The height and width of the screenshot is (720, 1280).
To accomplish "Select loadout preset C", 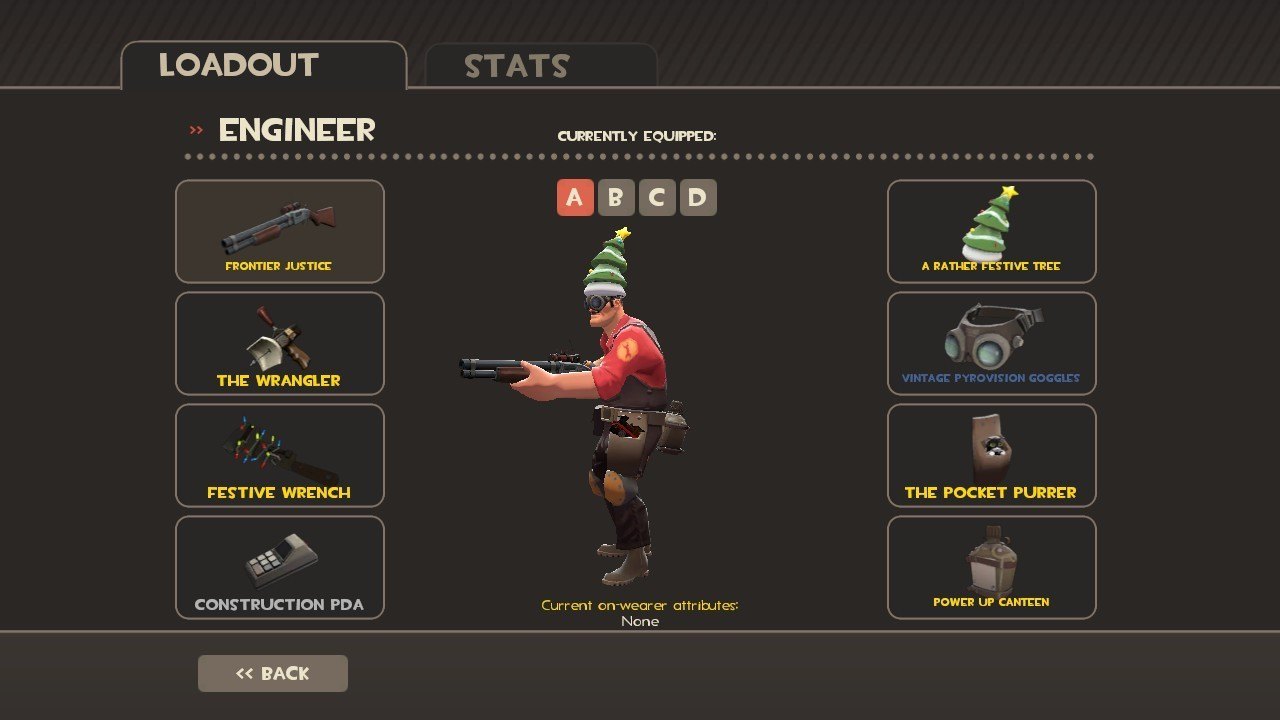I will pyautogui.click(x=656, y=198).
